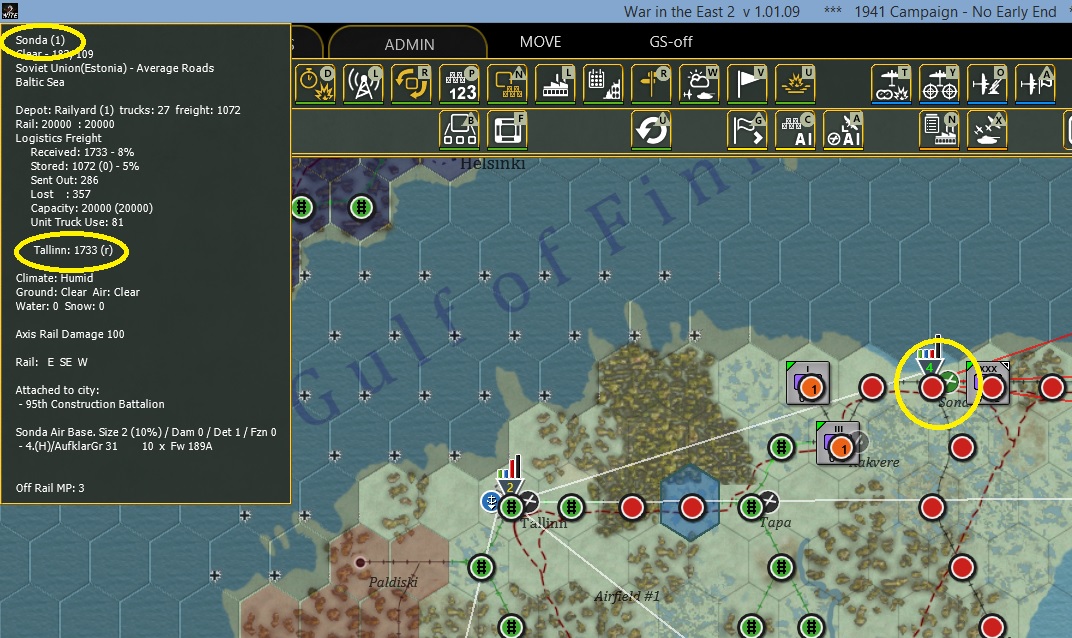Open the radio tower toolbar button

click(363, 83)
